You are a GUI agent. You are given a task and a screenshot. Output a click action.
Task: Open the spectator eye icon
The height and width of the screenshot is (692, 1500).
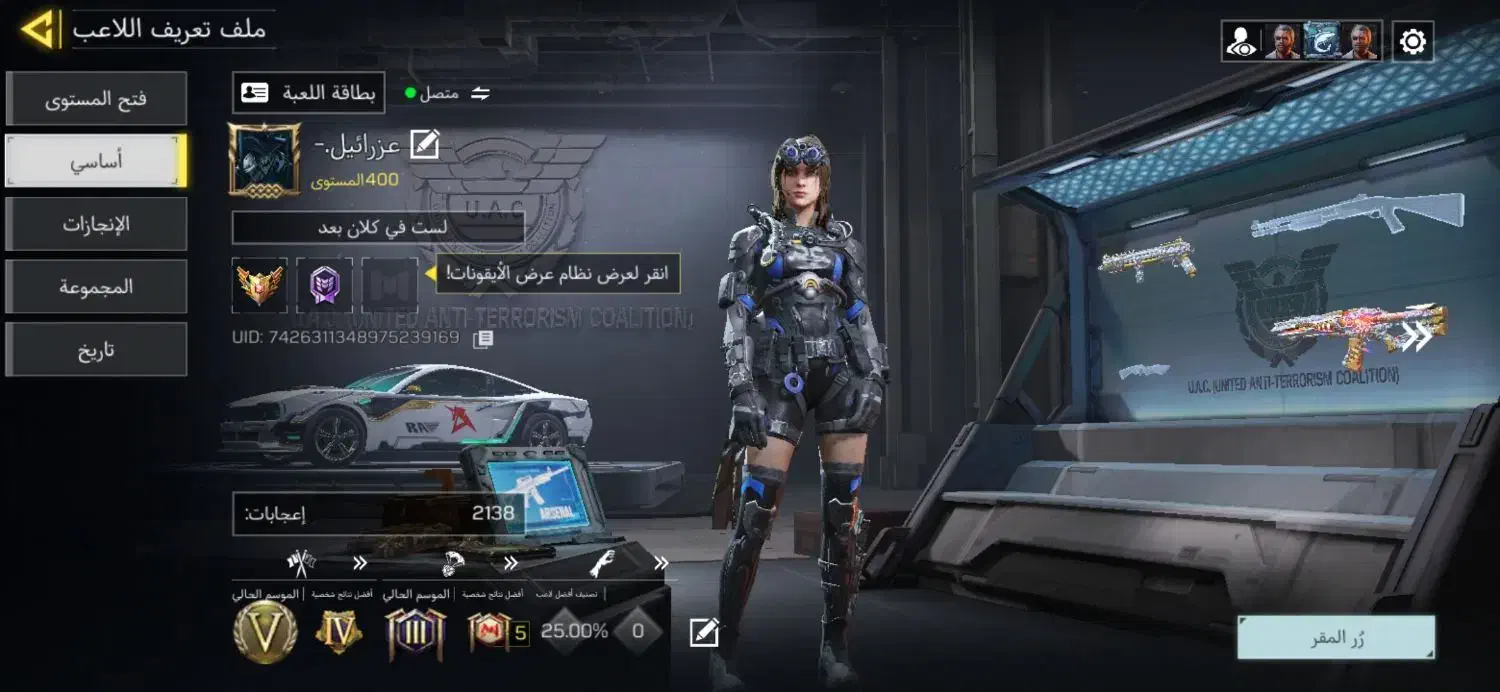(x=1241, y=42)
